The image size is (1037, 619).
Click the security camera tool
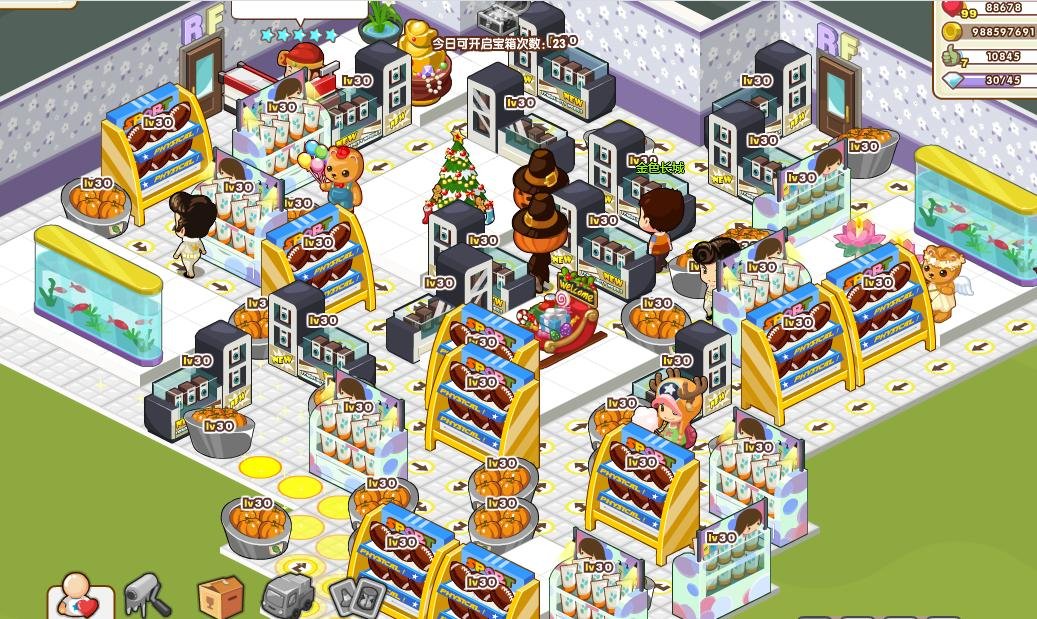[146, 595]
